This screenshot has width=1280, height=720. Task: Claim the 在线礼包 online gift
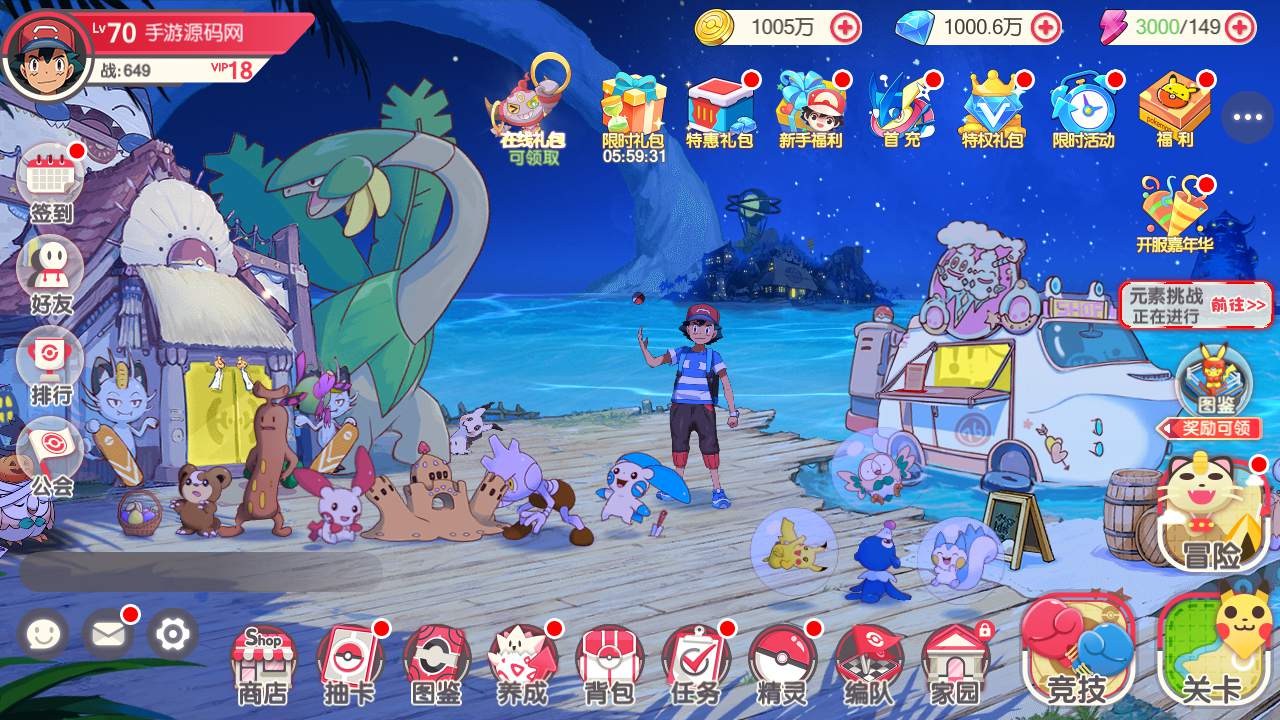(531, 110)
